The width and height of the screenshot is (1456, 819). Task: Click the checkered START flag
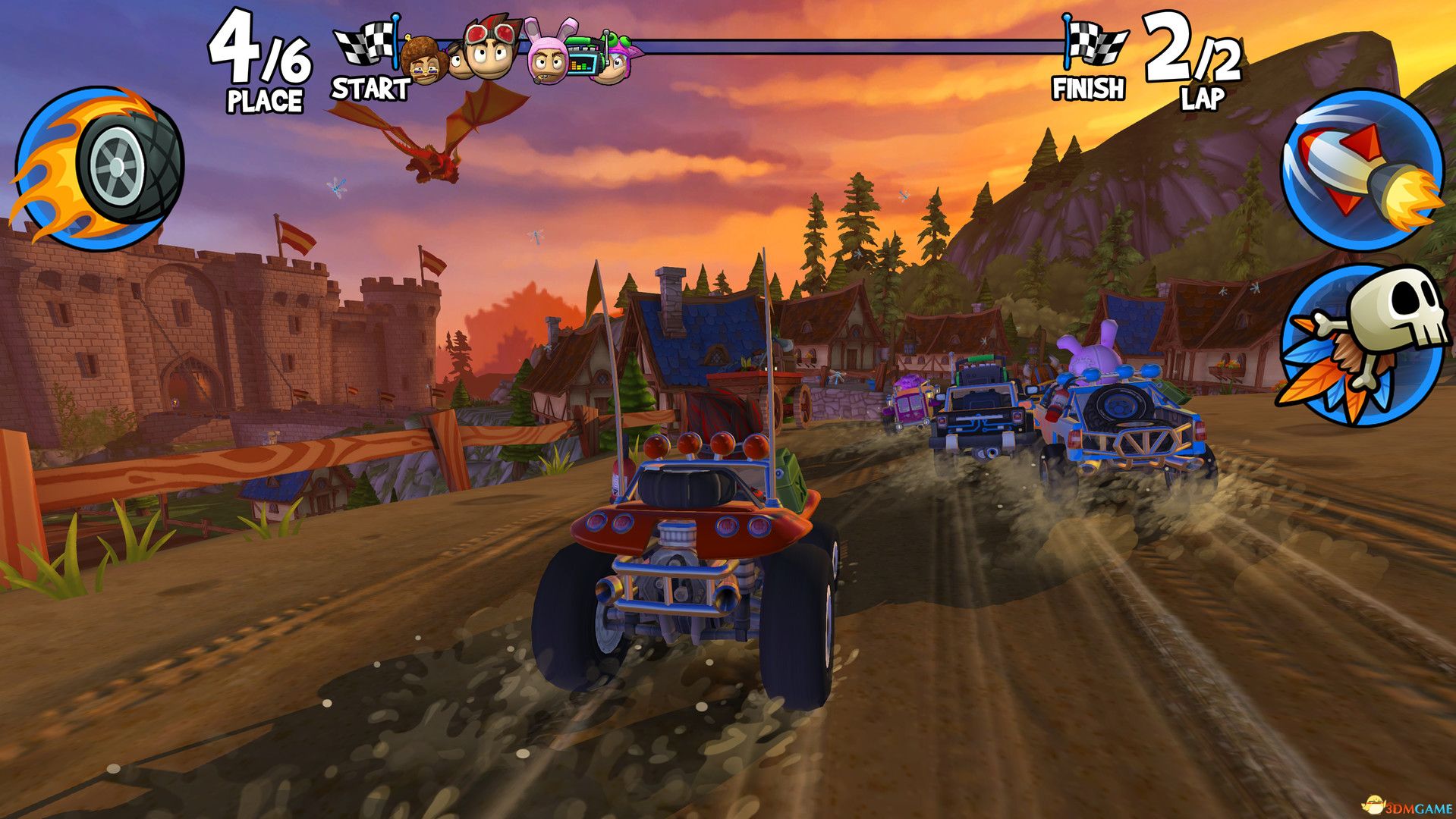click(366, 42)
